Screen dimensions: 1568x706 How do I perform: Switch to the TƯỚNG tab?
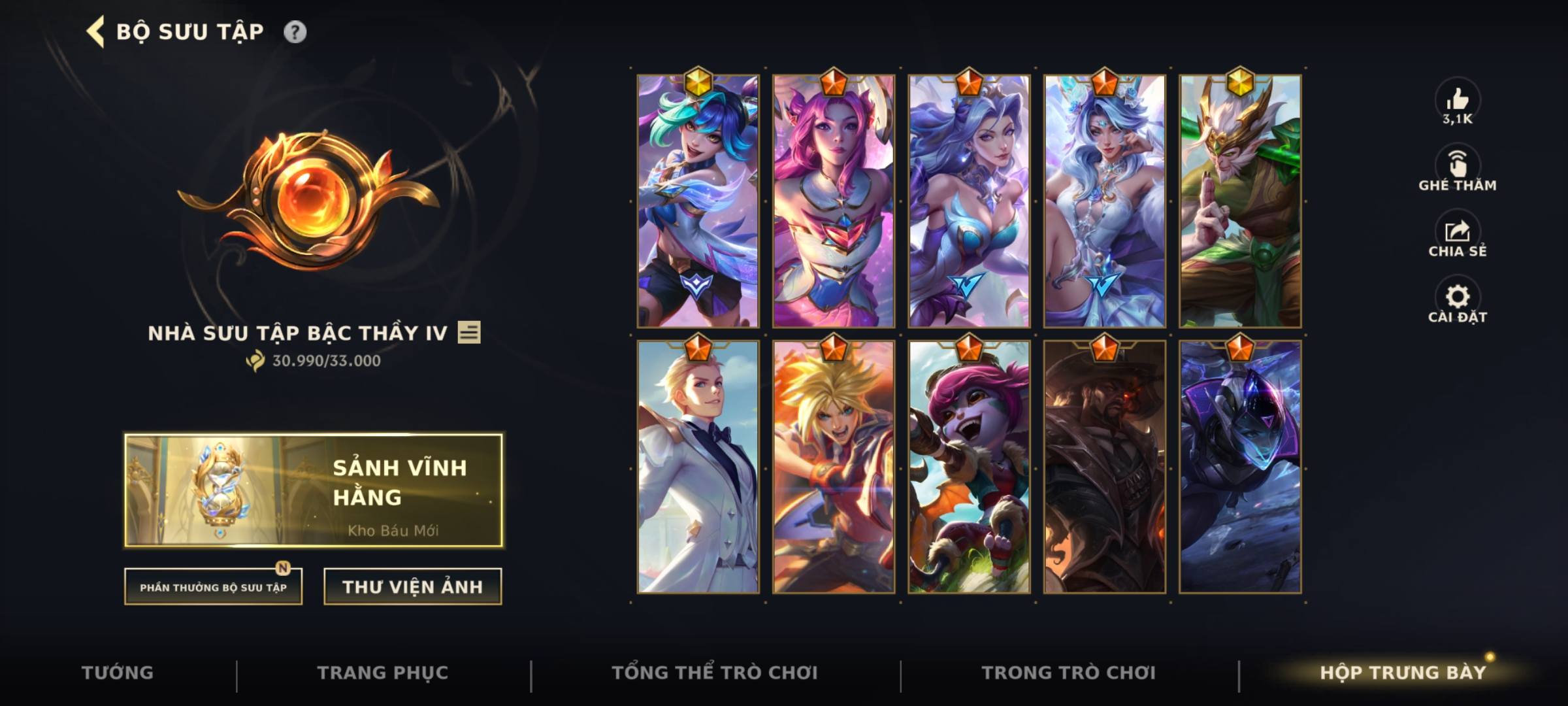click(118, 671)
